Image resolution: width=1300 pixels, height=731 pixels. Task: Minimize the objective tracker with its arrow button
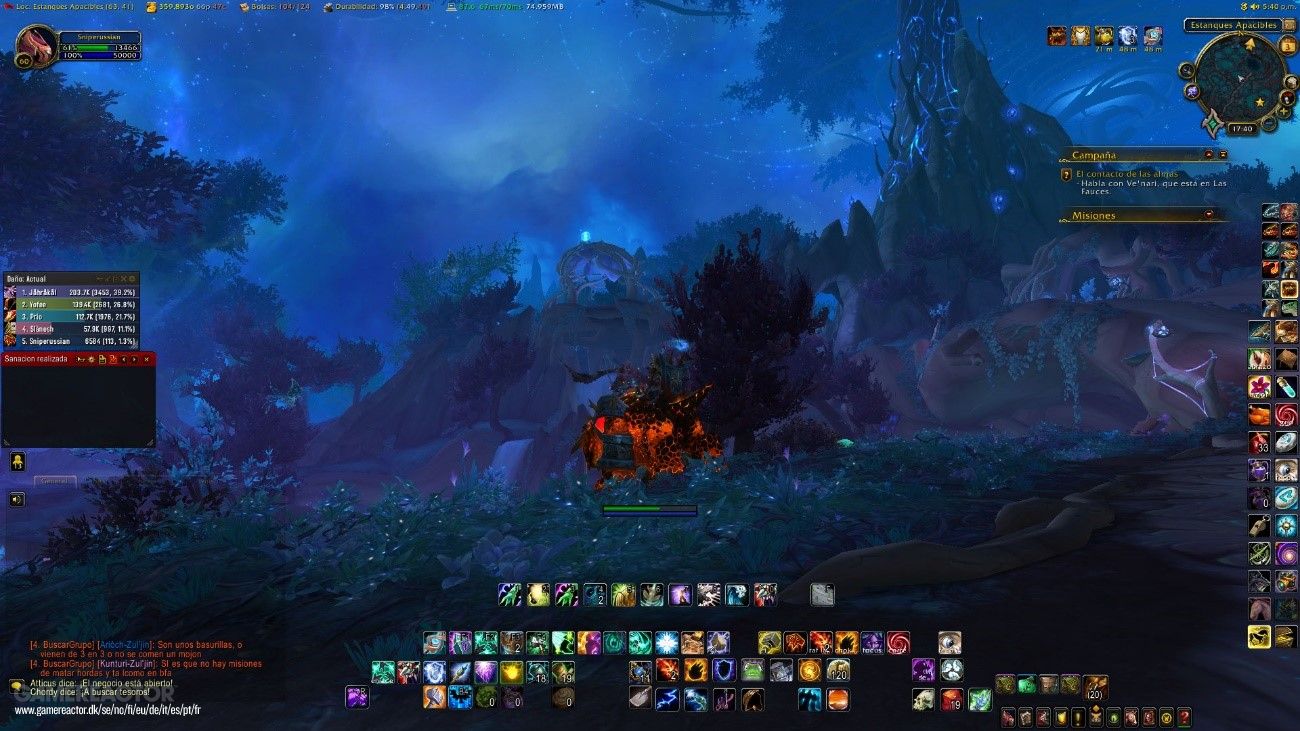click(x=1223, y=153)
